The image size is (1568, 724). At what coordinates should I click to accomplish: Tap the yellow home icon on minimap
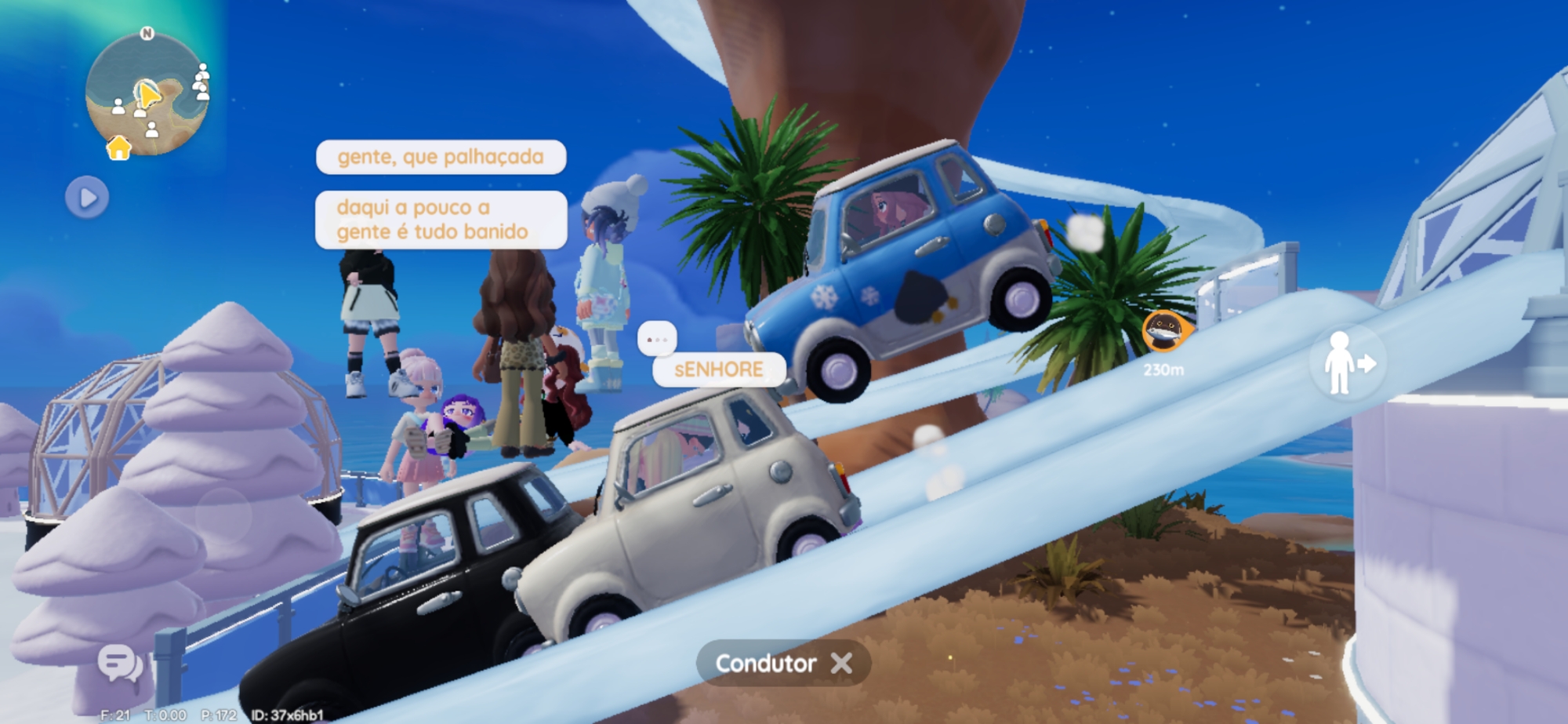click(x=119, y=147)
